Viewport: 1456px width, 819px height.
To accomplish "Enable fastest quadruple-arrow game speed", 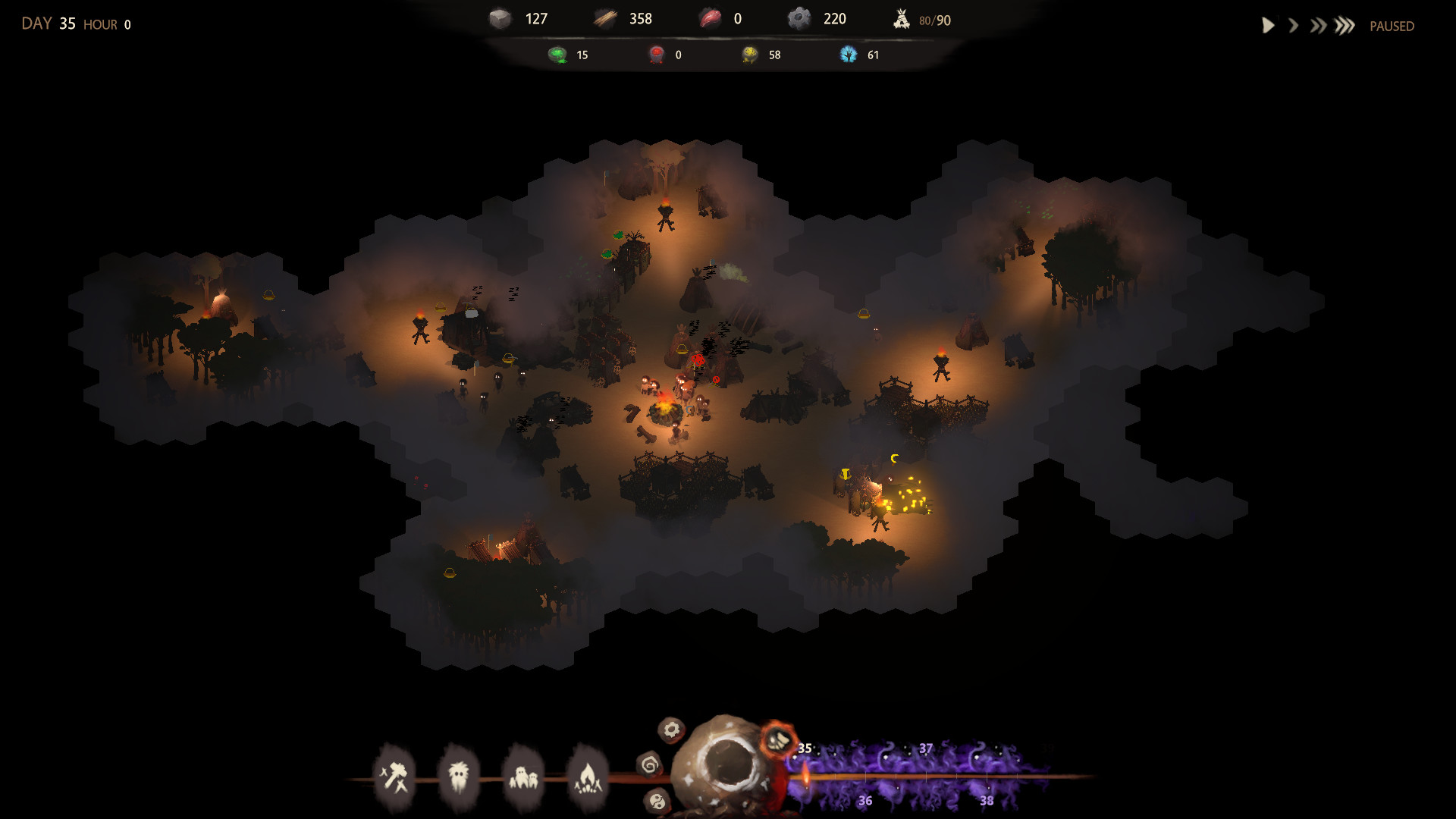I will point(1345,25).
